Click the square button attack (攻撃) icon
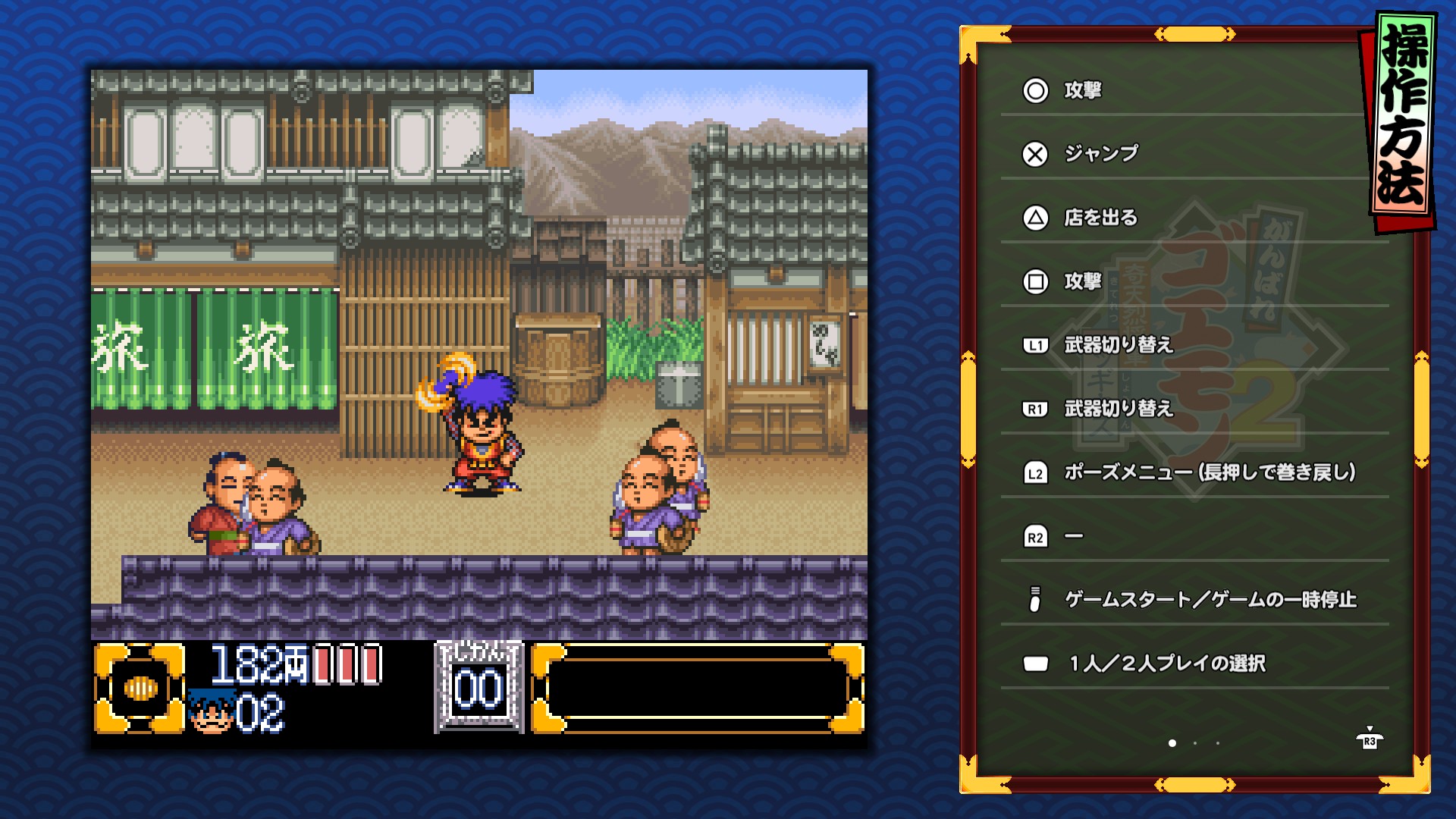Viewport: 1456px width, 819px height. 1036,281
